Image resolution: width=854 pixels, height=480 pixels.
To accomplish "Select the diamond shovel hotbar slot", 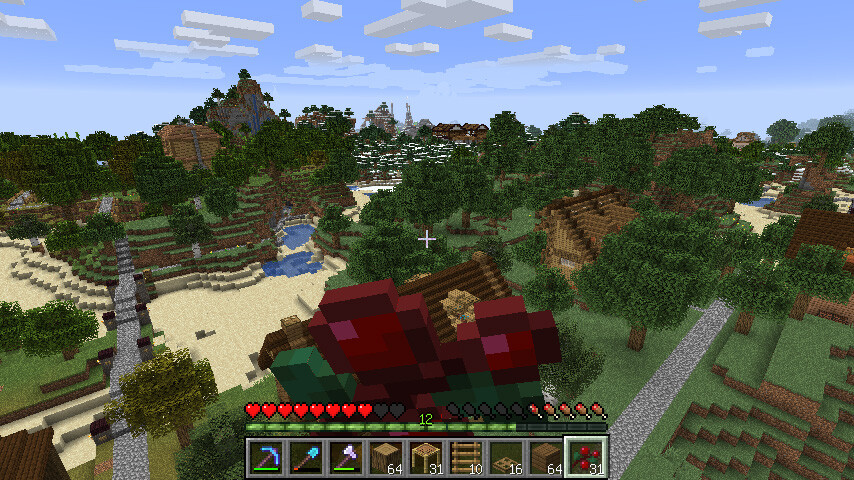I will pyautogui.click(x=307, y=458).
